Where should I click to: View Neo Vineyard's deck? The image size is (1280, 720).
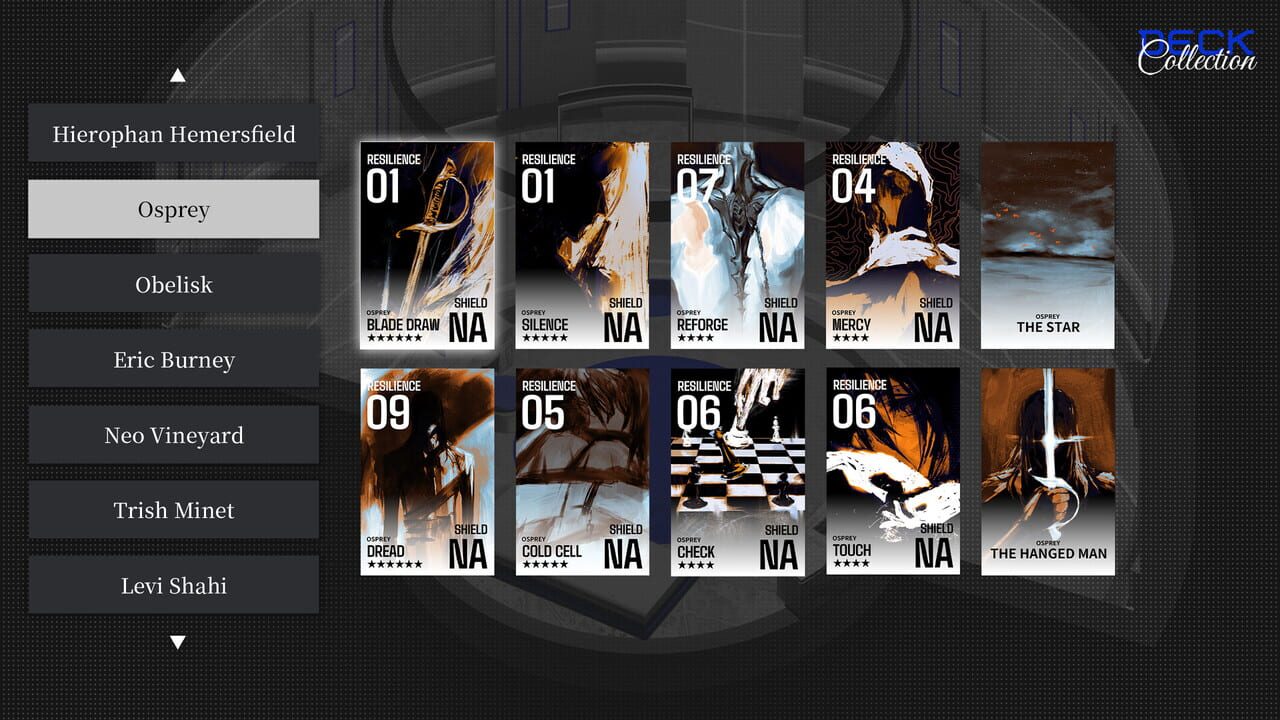(173, 434)
